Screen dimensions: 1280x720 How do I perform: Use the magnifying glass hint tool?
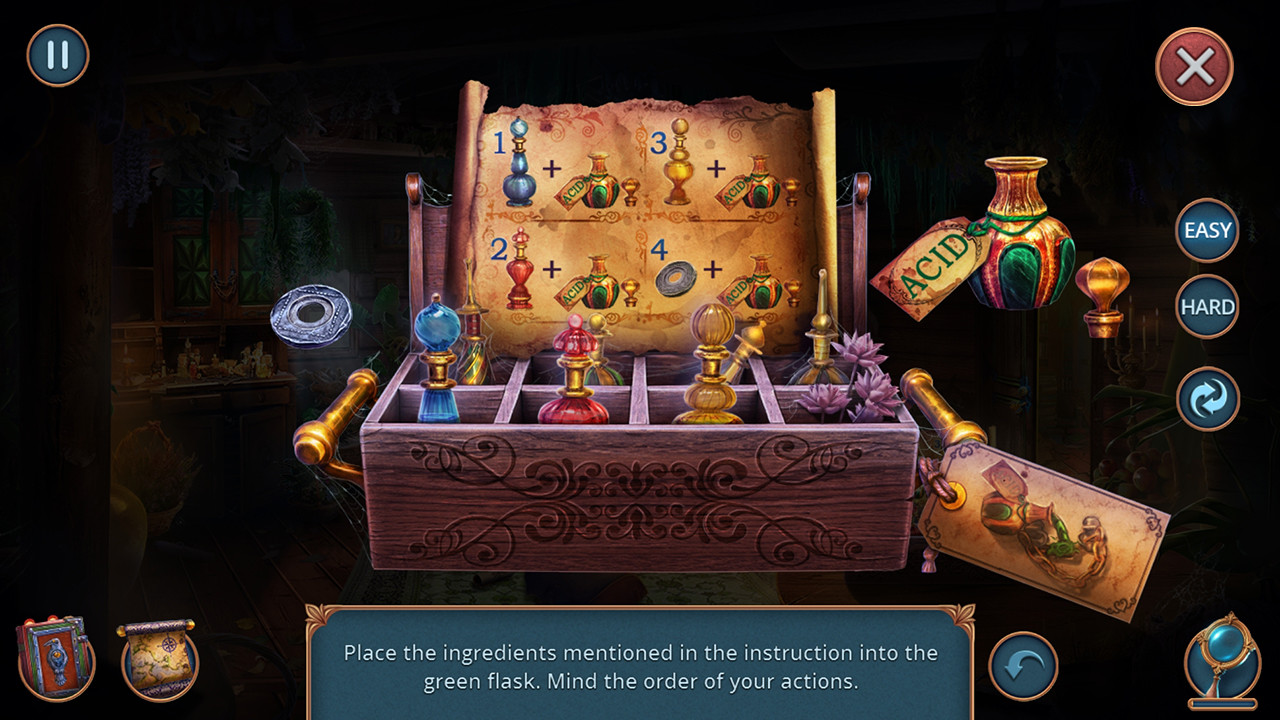click(x=1222, y=655)
